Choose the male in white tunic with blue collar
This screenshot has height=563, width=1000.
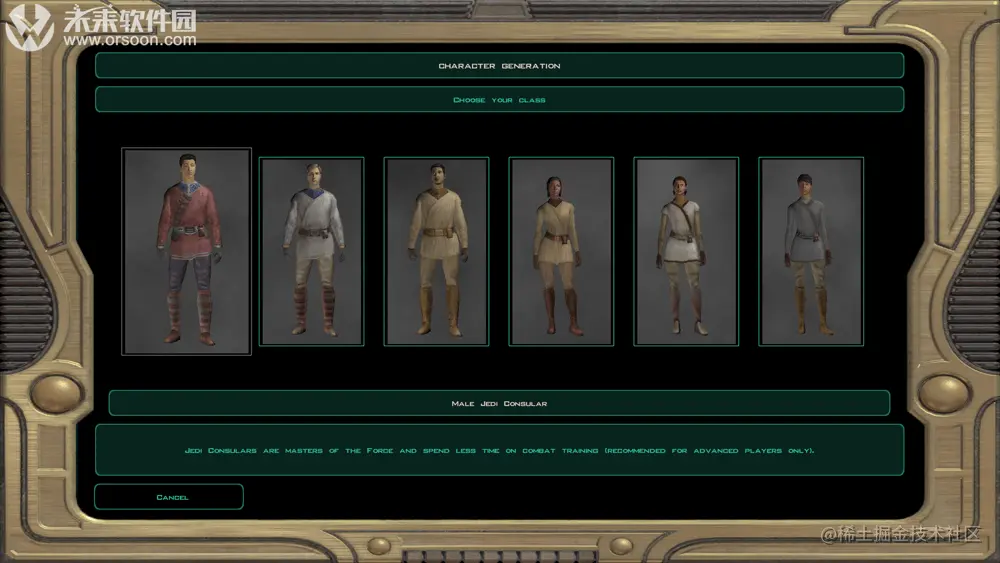(312, 252)
